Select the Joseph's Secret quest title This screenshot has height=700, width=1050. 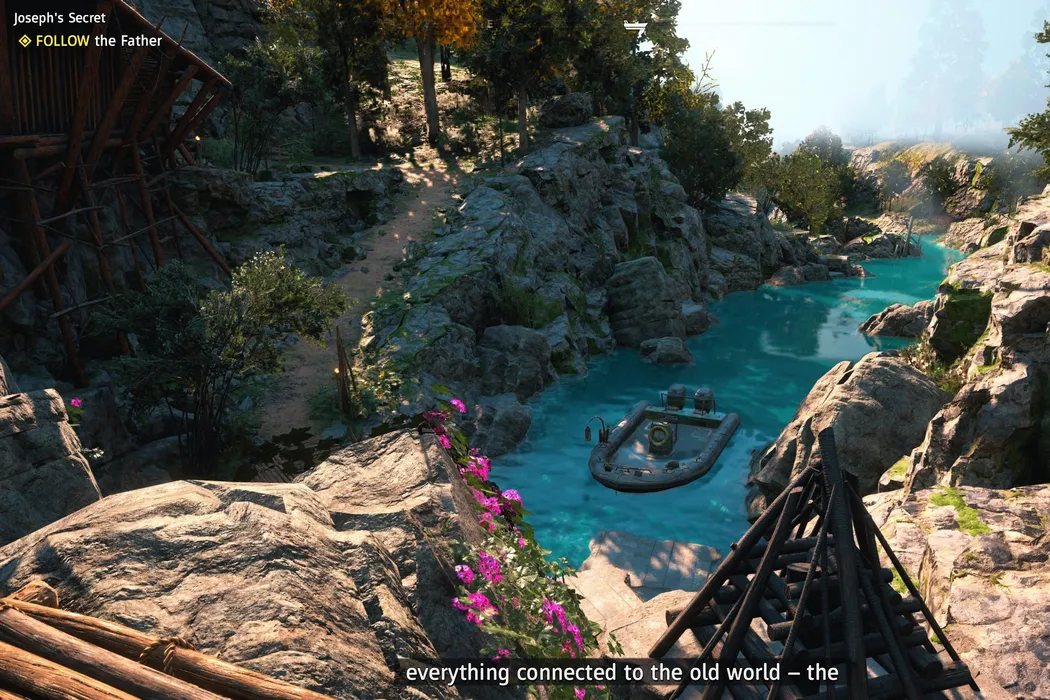tap(60, 18)
